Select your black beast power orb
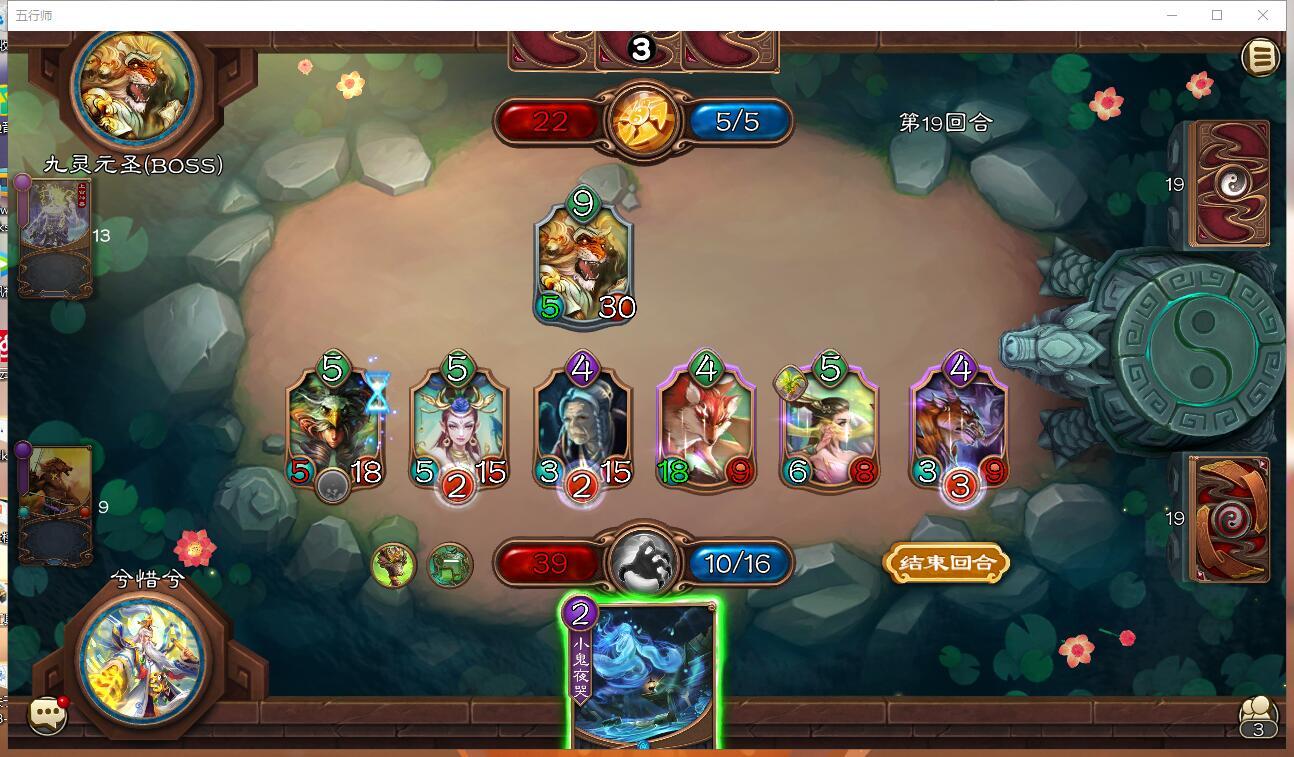This screenshot has height=757, width=1294. [643, 563]
